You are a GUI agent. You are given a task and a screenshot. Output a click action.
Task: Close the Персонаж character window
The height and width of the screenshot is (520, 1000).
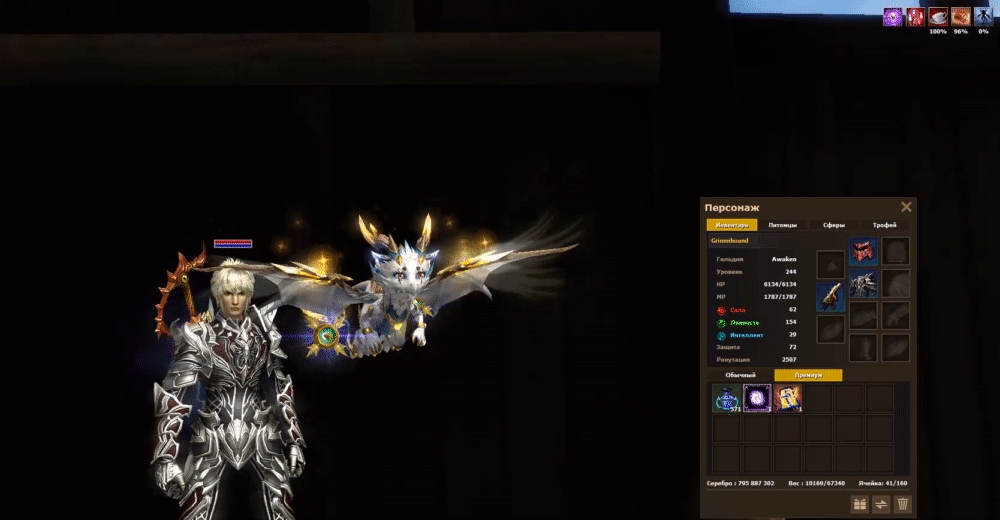point(906,207)
